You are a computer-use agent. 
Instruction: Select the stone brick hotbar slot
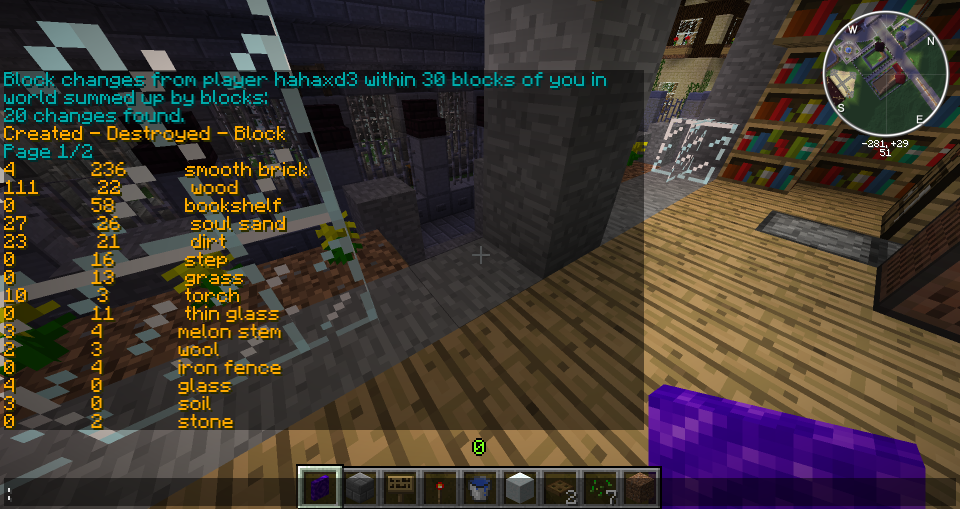point(361,488)
